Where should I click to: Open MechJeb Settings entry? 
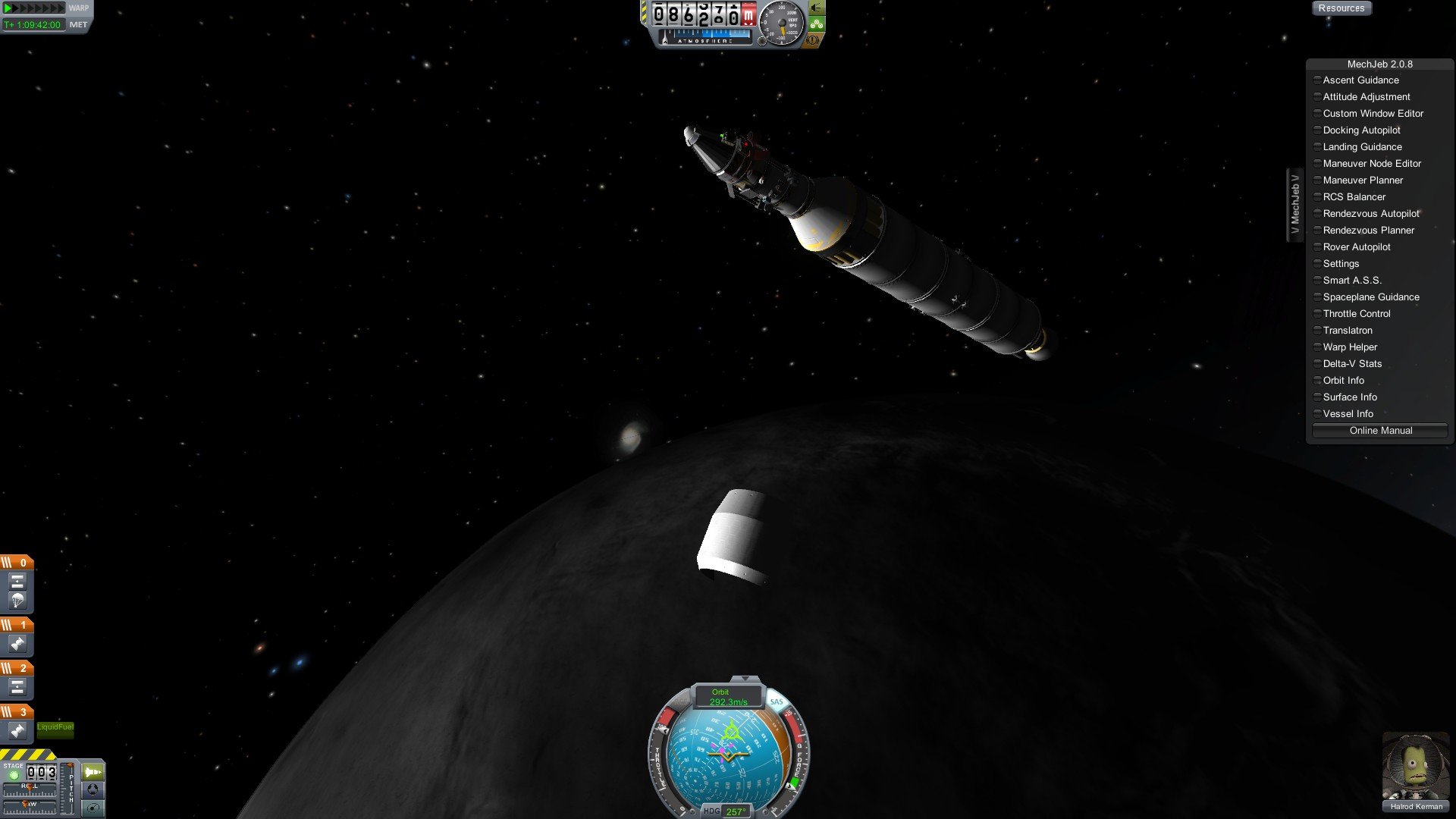pyautogui.click(x=1341, y=264)
